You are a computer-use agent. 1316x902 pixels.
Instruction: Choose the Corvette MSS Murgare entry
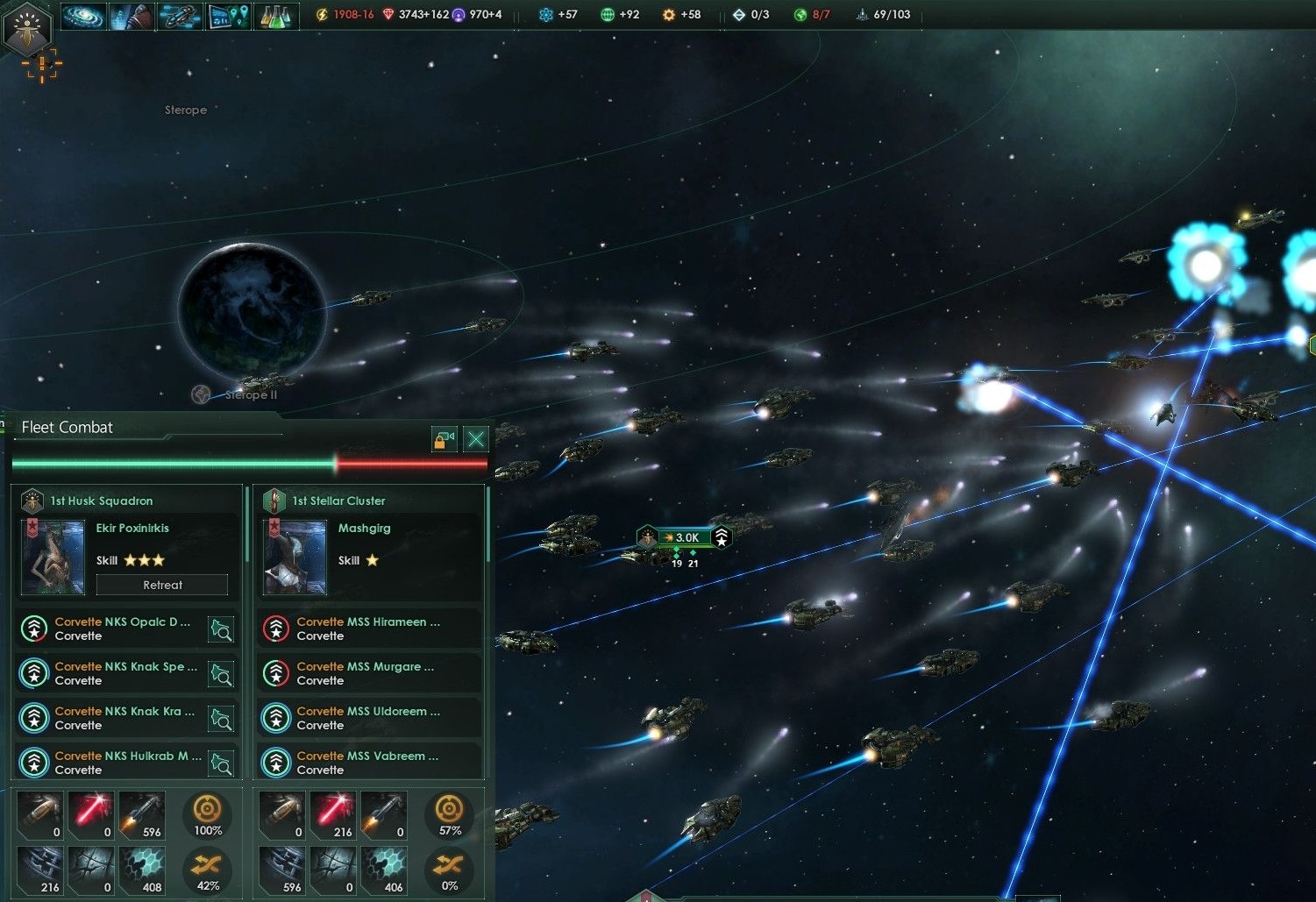click(368, 673)
